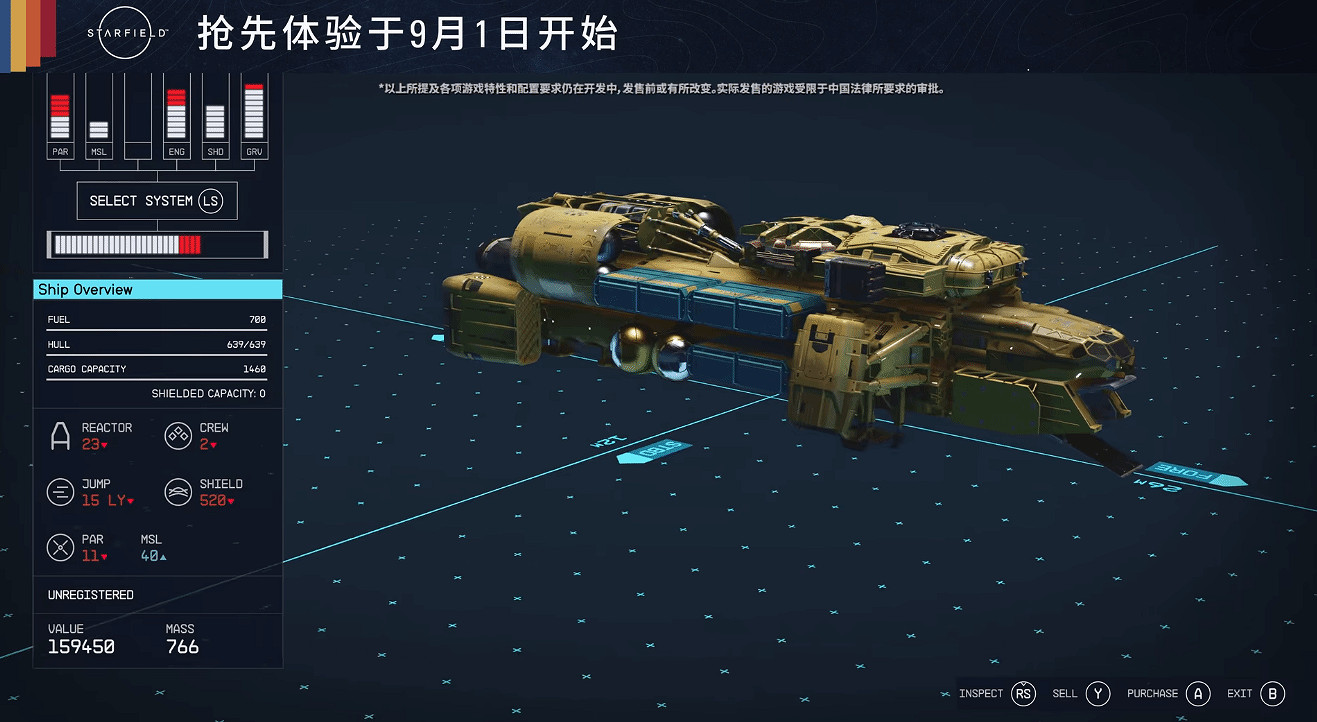Click the Shield icon showing 520
This screenshot has width=1317, height=722.
[x=178, y=491]
